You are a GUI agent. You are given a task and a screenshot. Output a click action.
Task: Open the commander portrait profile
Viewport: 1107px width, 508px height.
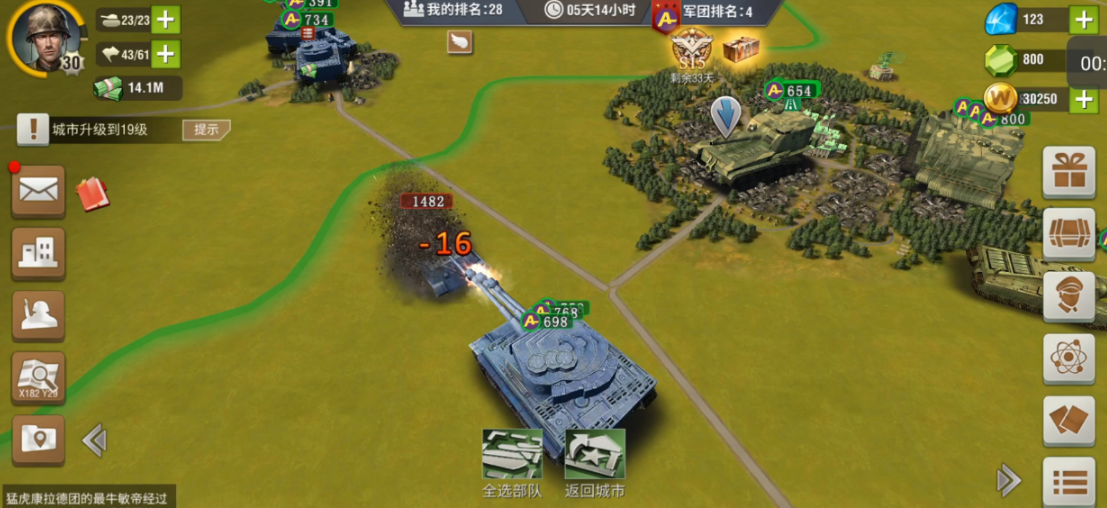coord(45,38)
